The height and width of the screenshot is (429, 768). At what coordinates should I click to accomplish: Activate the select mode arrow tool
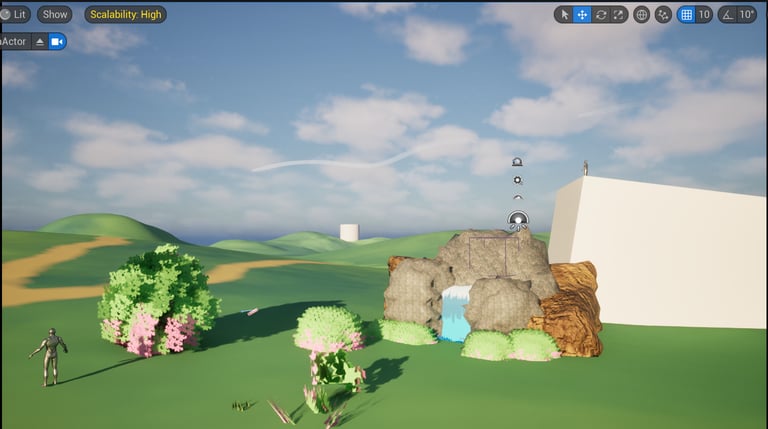click(564, 15)
